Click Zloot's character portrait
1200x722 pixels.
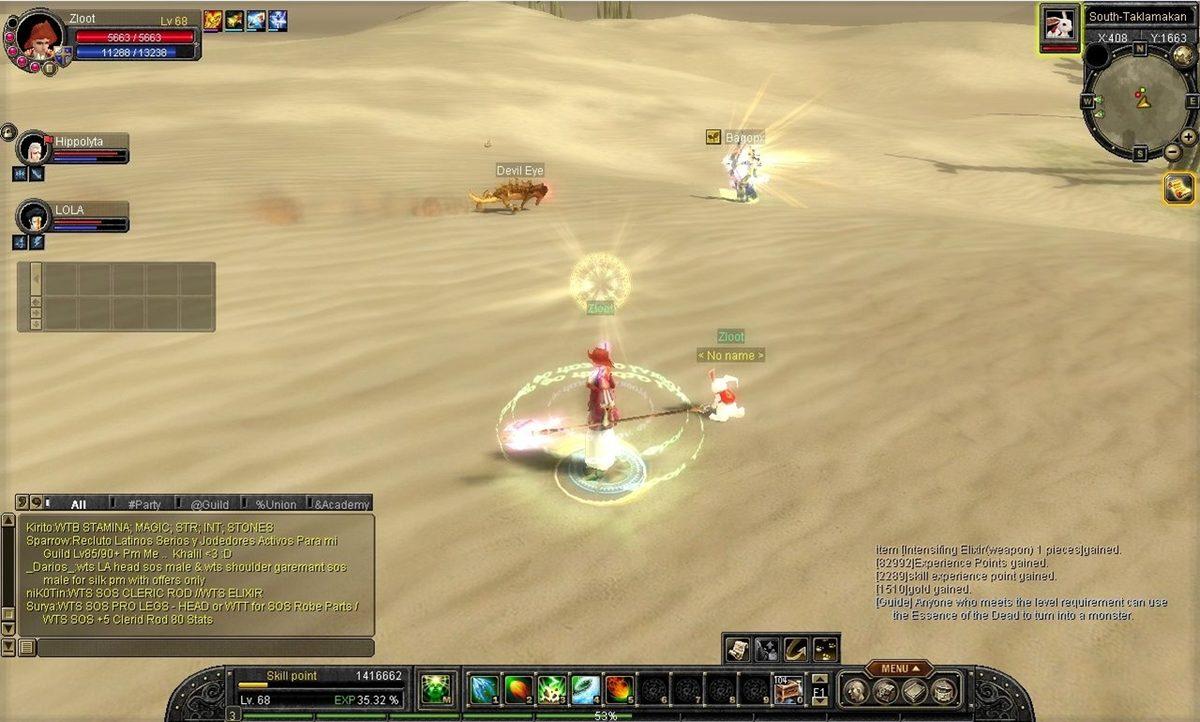(40, 37)
